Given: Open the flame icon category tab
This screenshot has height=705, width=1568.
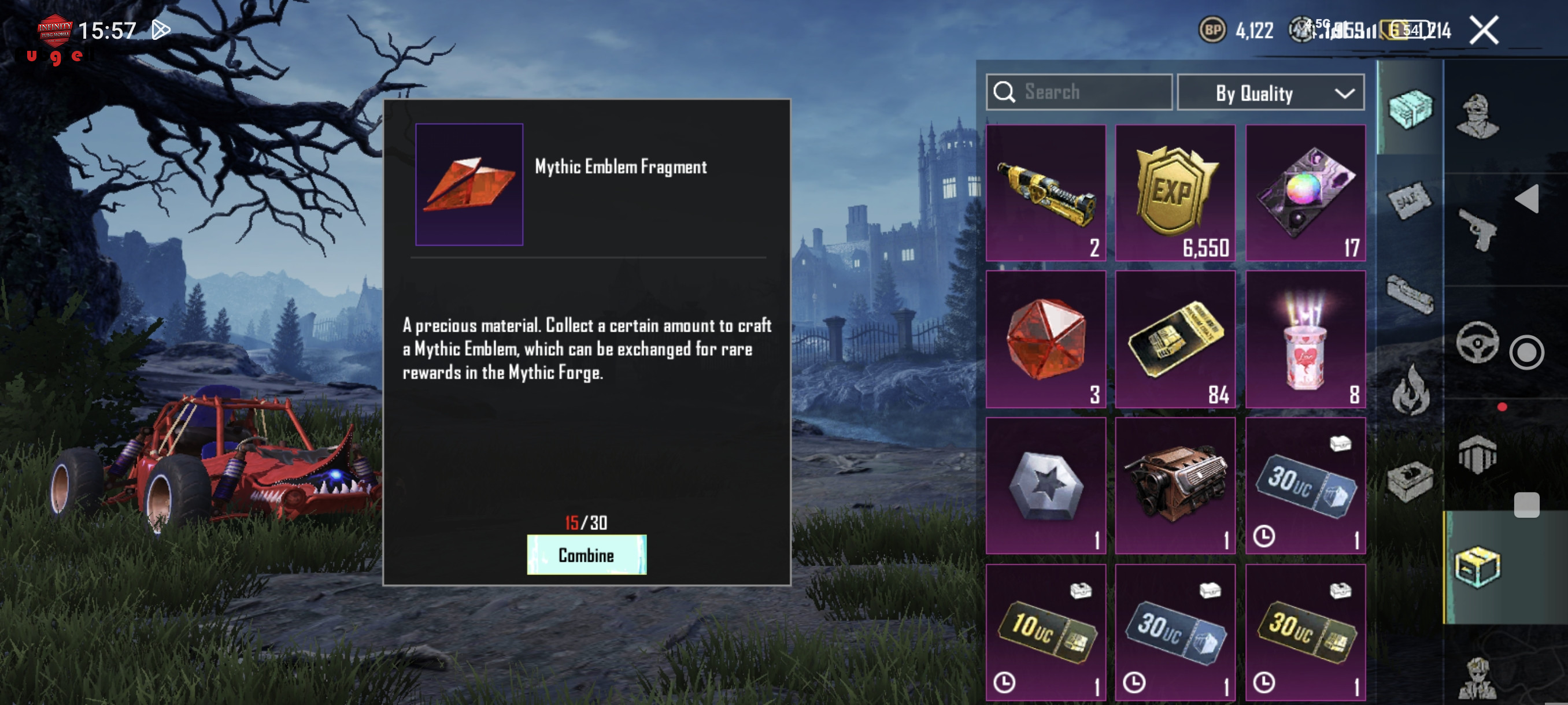Looking at the screenshot, I should point(1410,391).
